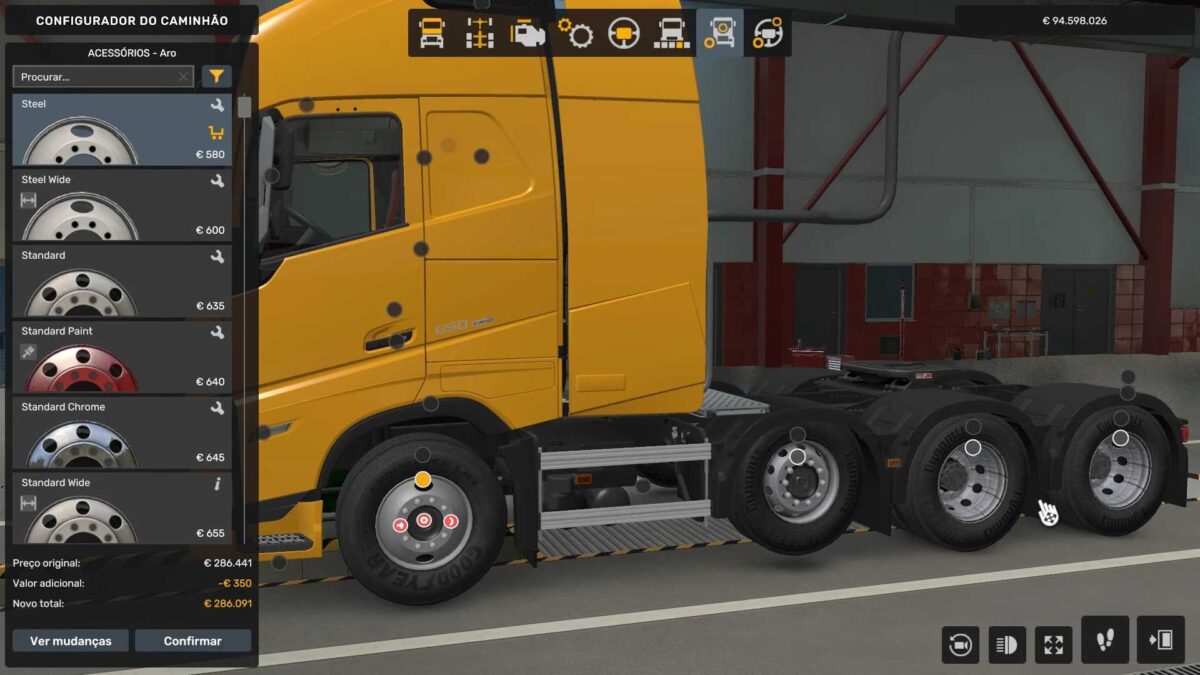Activate the four-arrow fullscreen view icon
The height and width of the screenshot is (675, 1200).
pyautogui.click(x=1053, y=645)
